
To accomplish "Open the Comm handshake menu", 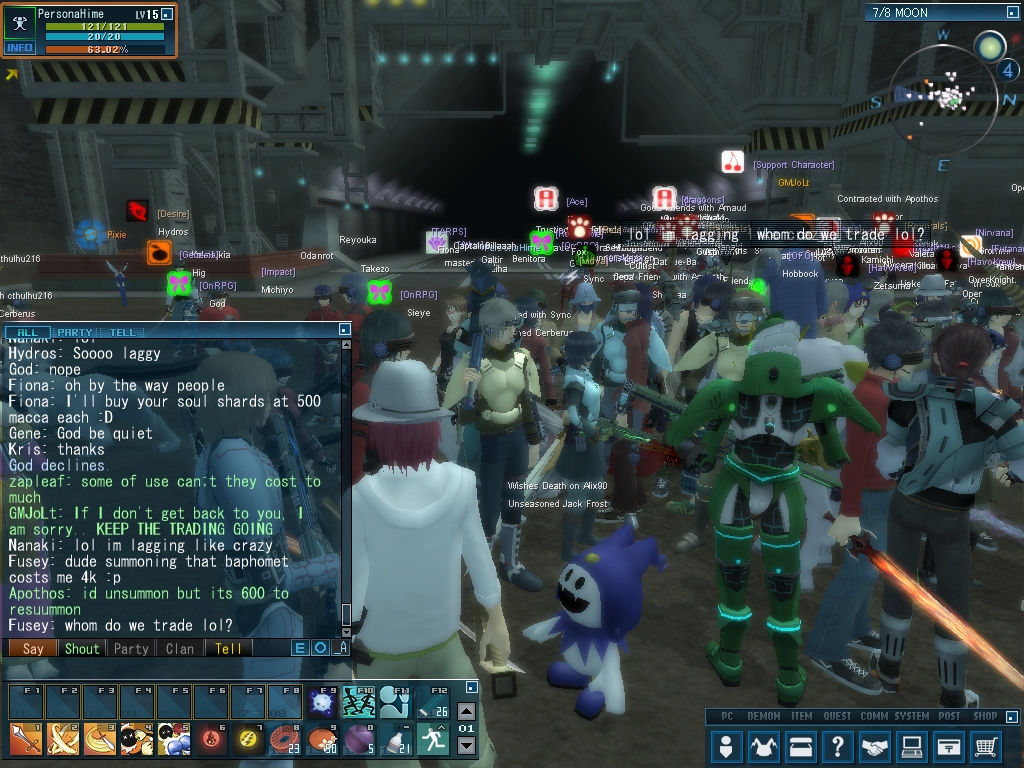I will [x=875, y=746].
